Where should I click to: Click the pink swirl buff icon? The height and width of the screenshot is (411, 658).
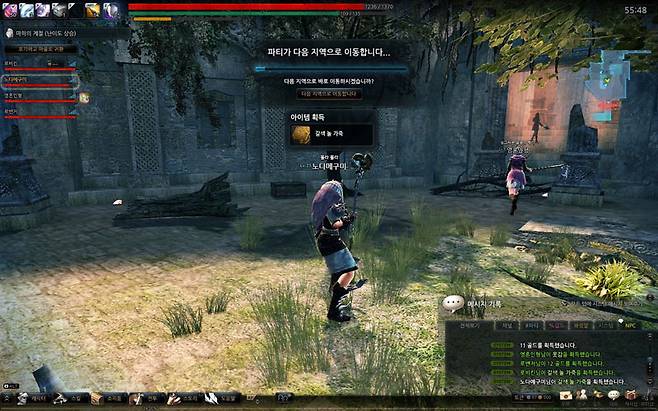tap(9, 9)
